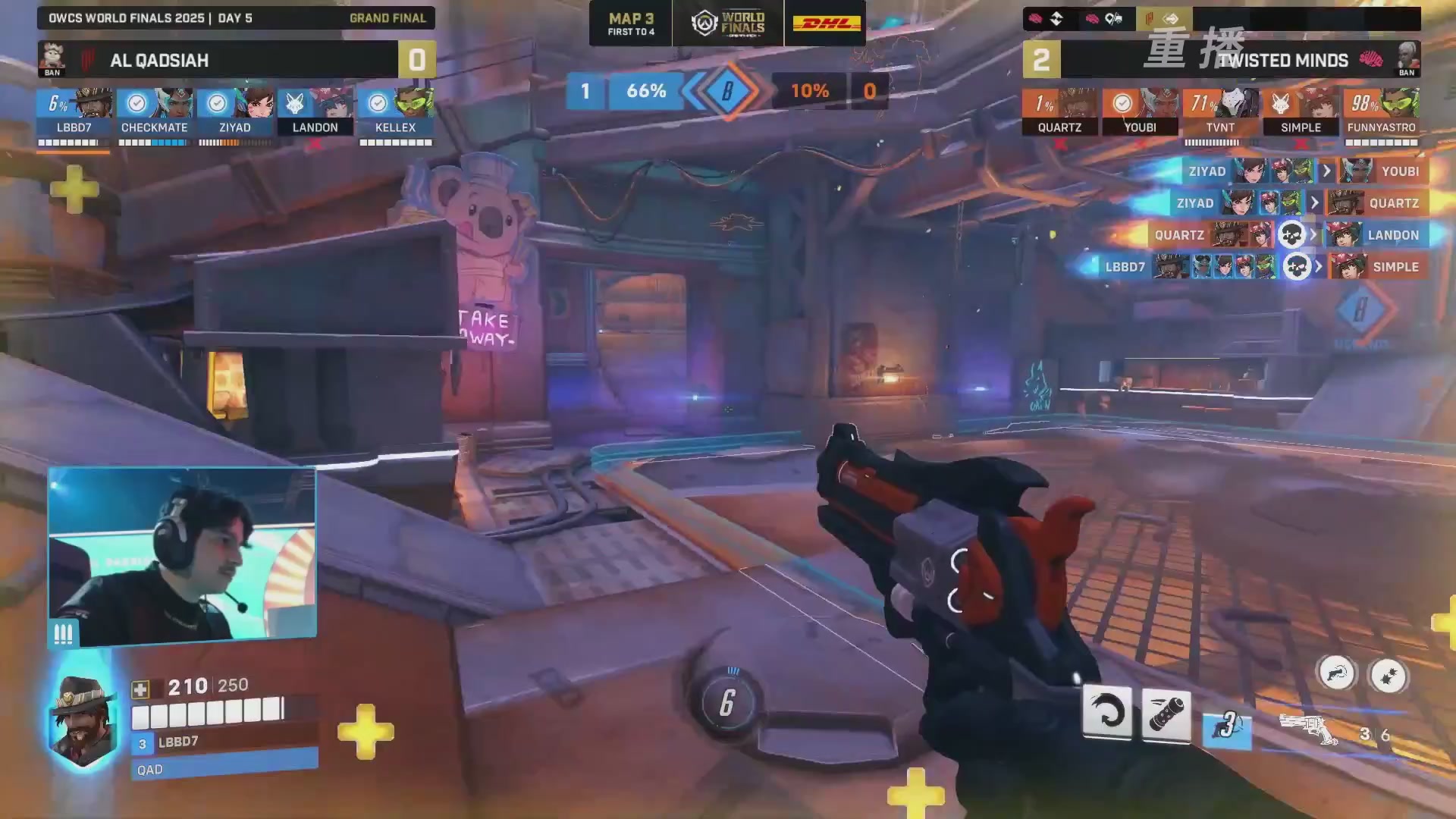Click Cassidy's hero portrait
Viewport: 1456px width, 819px height.
(82, 720)
